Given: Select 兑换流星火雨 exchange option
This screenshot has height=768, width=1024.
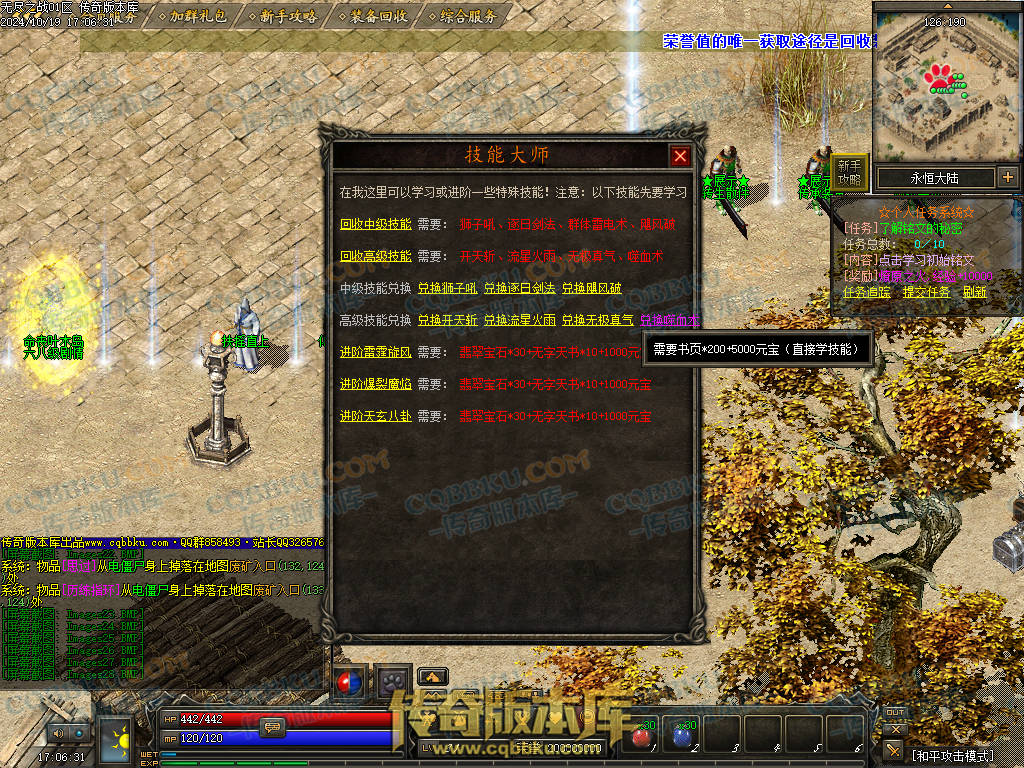Looking at the screenshot, I should click(519, 320).
